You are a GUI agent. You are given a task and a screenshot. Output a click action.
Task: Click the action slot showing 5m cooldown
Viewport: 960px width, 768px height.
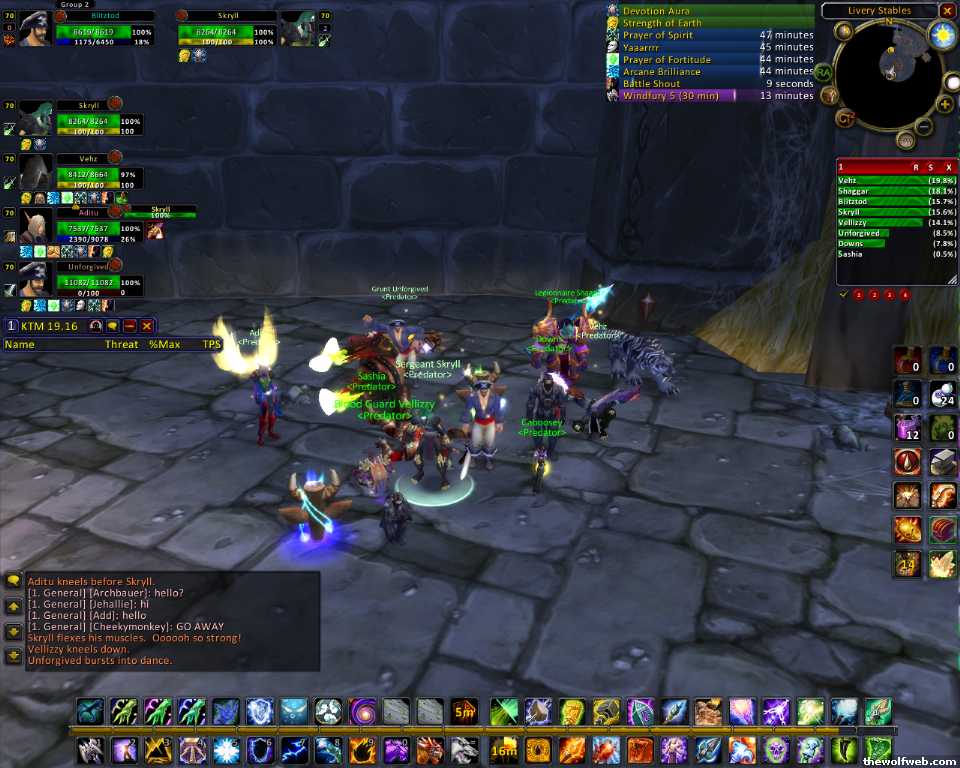tap(464, 712)
